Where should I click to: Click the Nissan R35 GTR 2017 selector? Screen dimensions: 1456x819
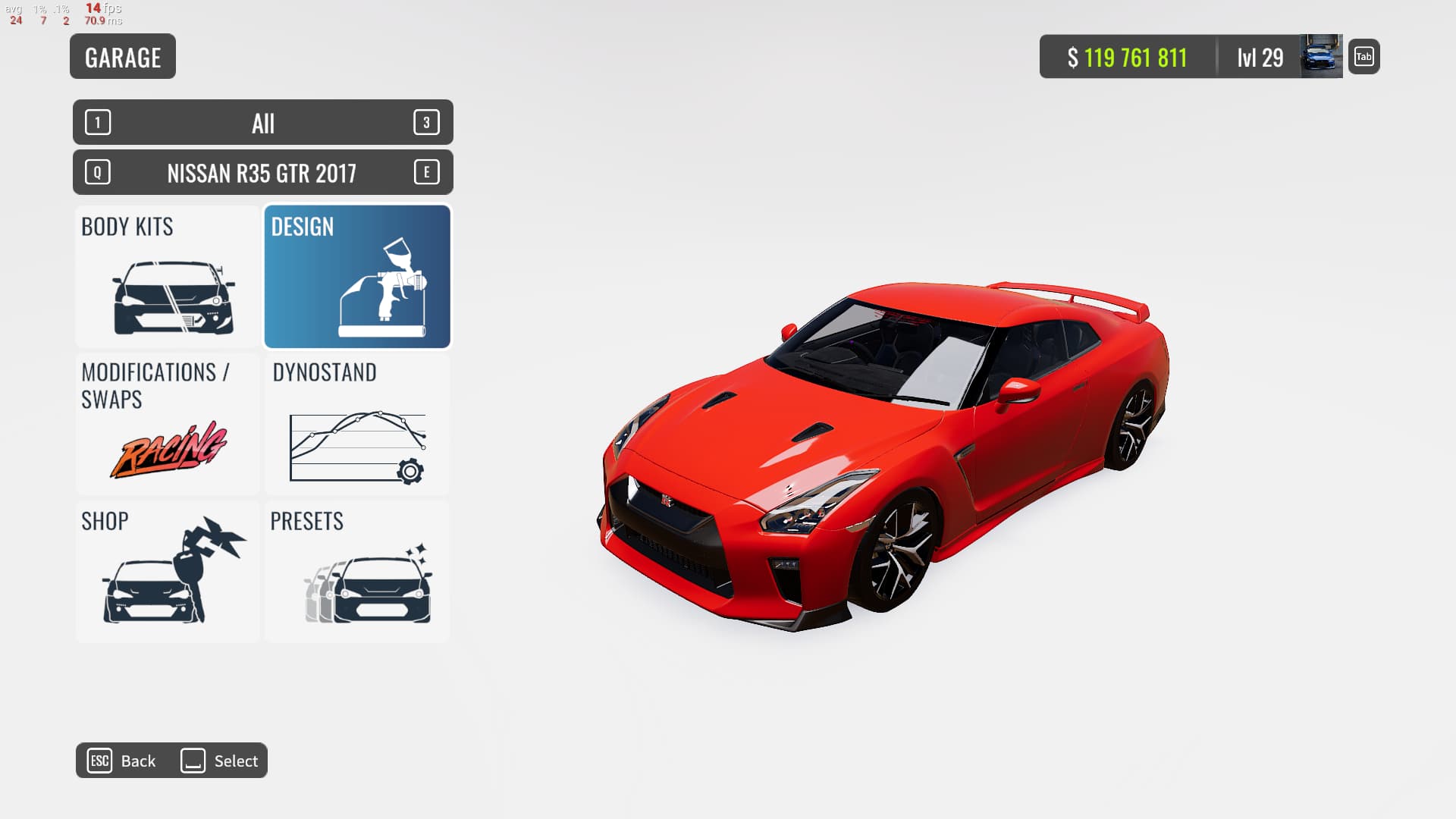point(262,173)
